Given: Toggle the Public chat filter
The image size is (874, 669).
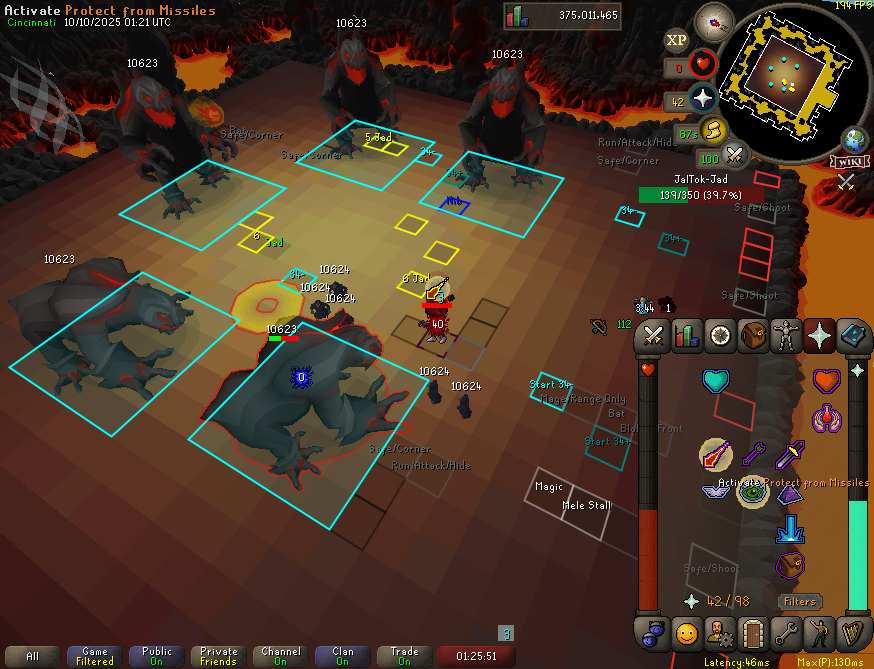Looking at the screenshot, I should [157, 656].
